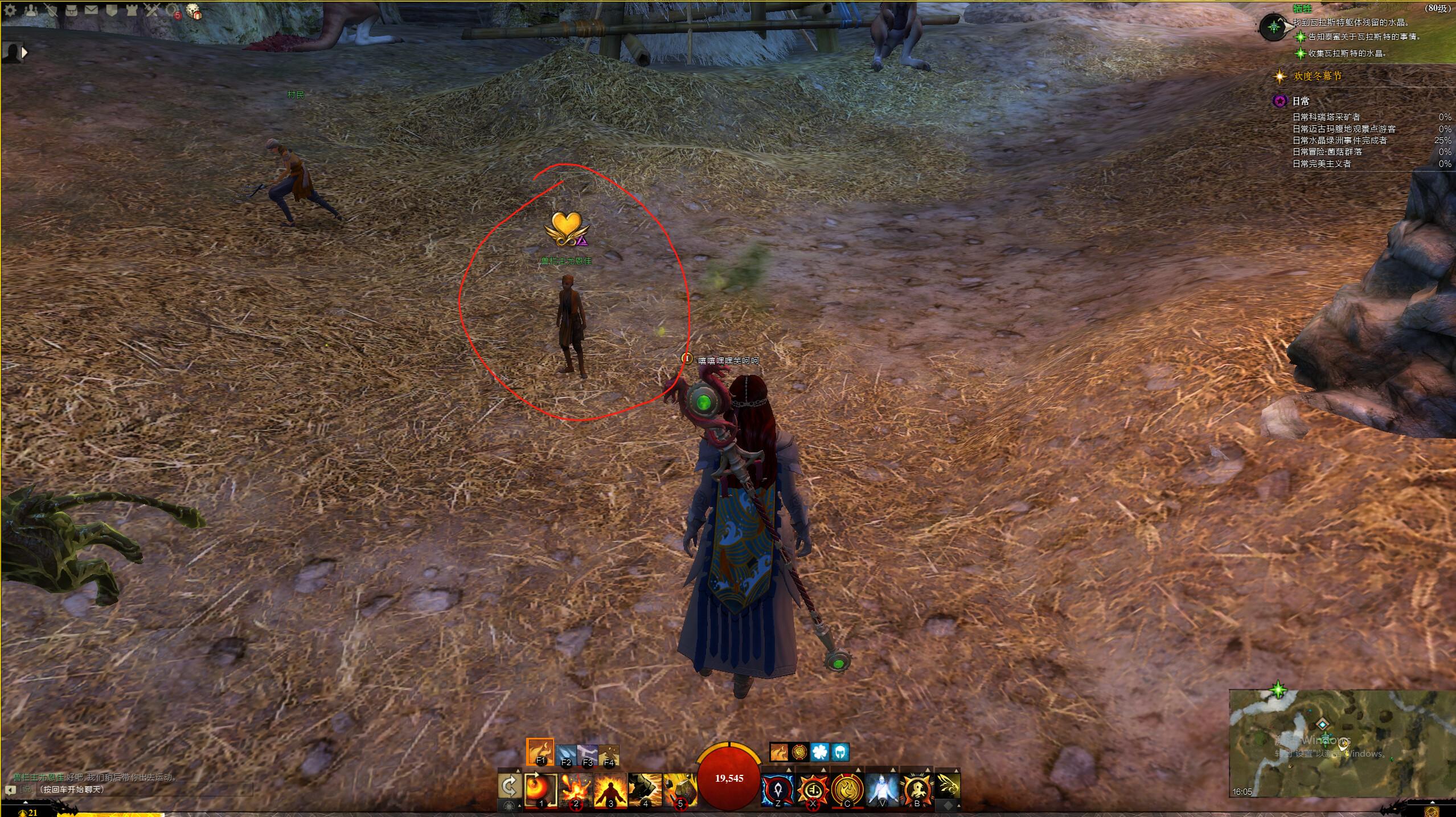Viewport: 1456px width, 817px height.
Task: Switch to earth attunement F4
Action: tap(609, 755)
